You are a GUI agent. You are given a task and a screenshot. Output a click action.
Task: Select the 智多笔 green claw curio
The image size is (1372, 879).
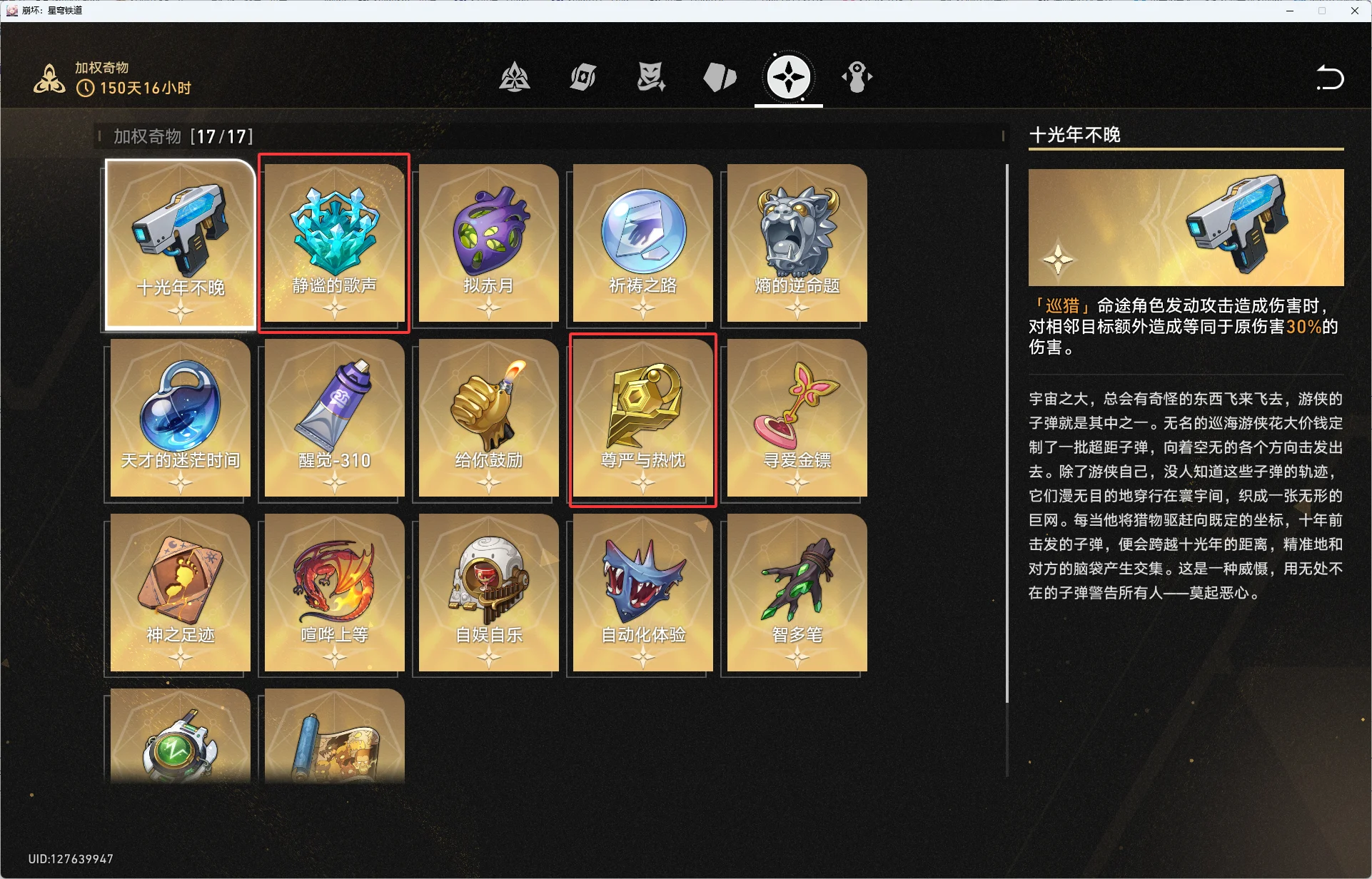coord(797,592)
